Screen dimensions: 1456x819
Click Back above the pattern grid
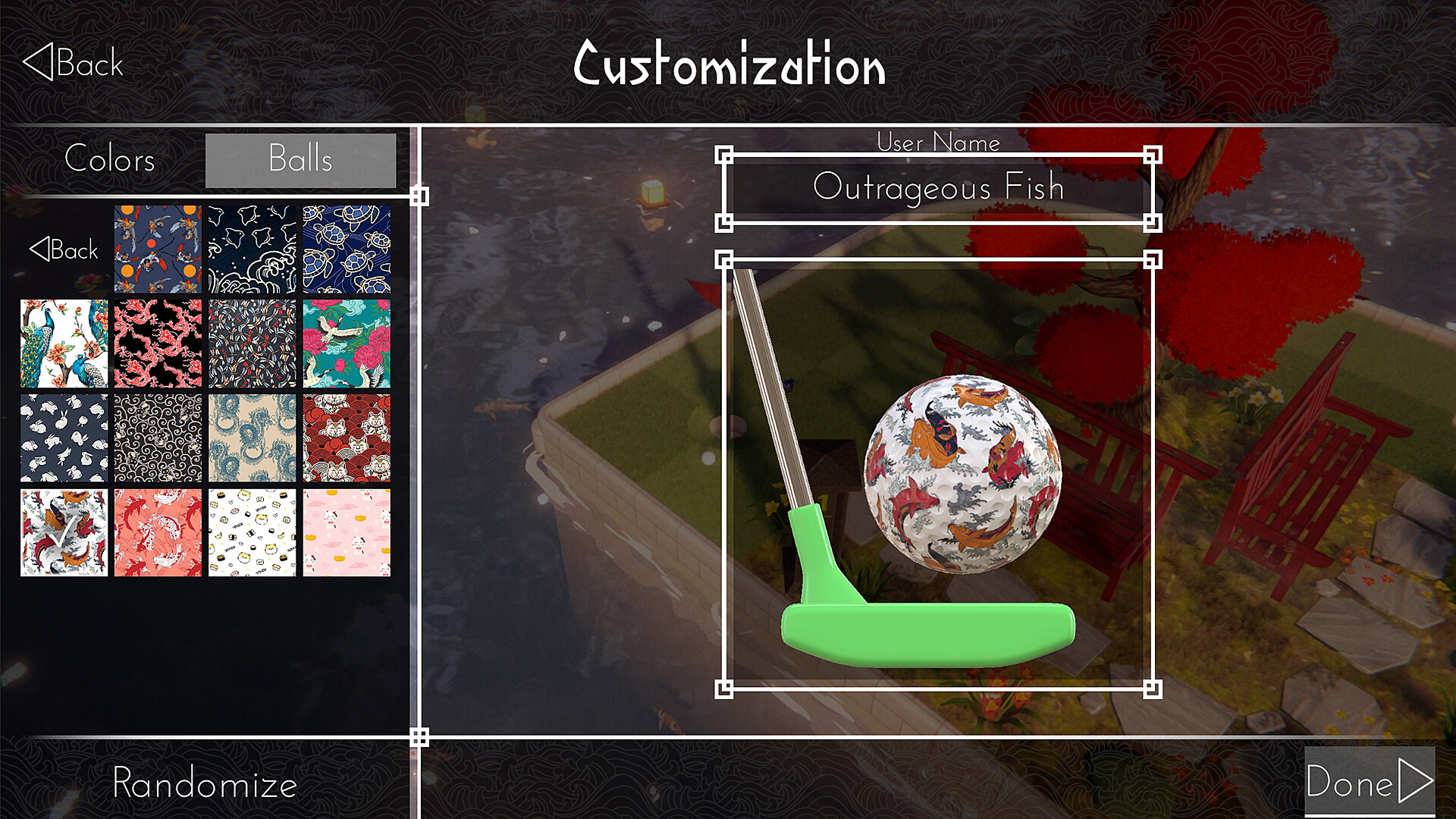[64, 249]
